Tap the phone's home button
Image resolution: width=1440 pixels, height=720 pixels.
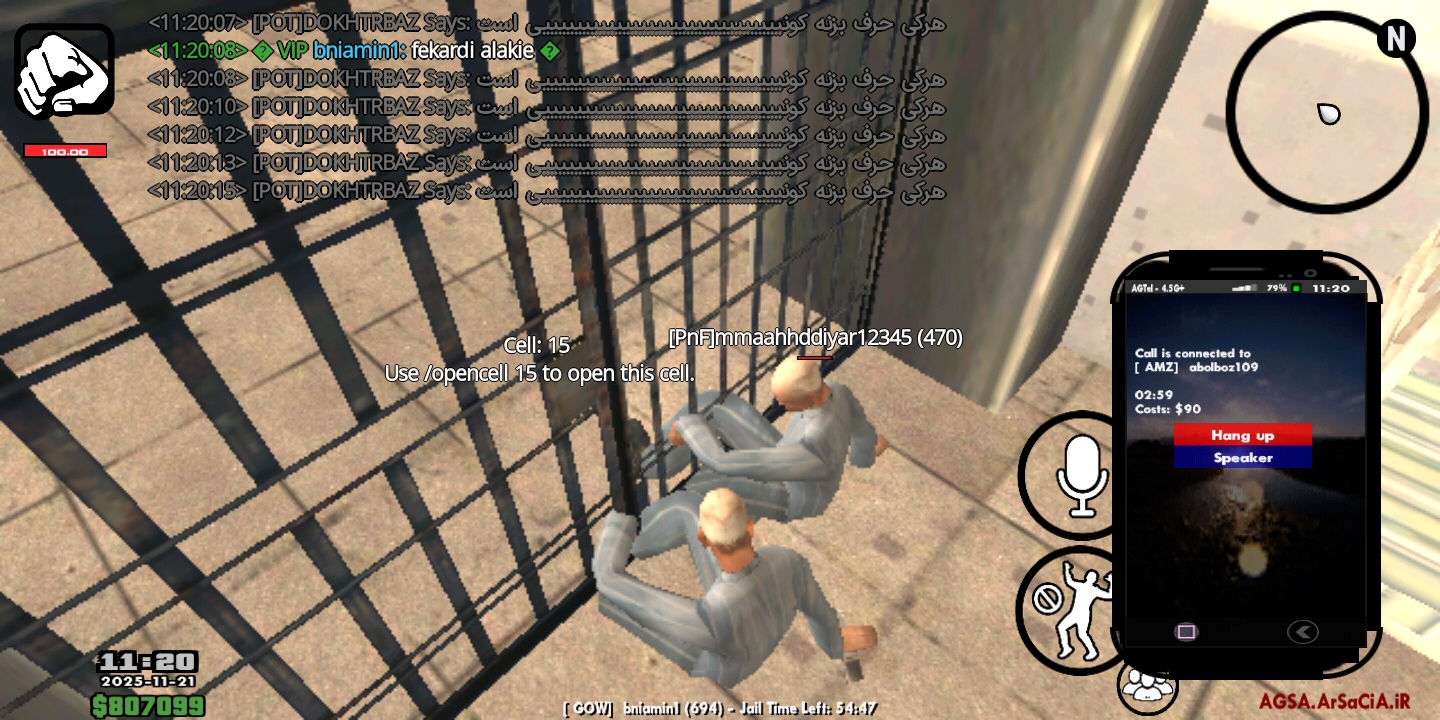point(1187,632)
